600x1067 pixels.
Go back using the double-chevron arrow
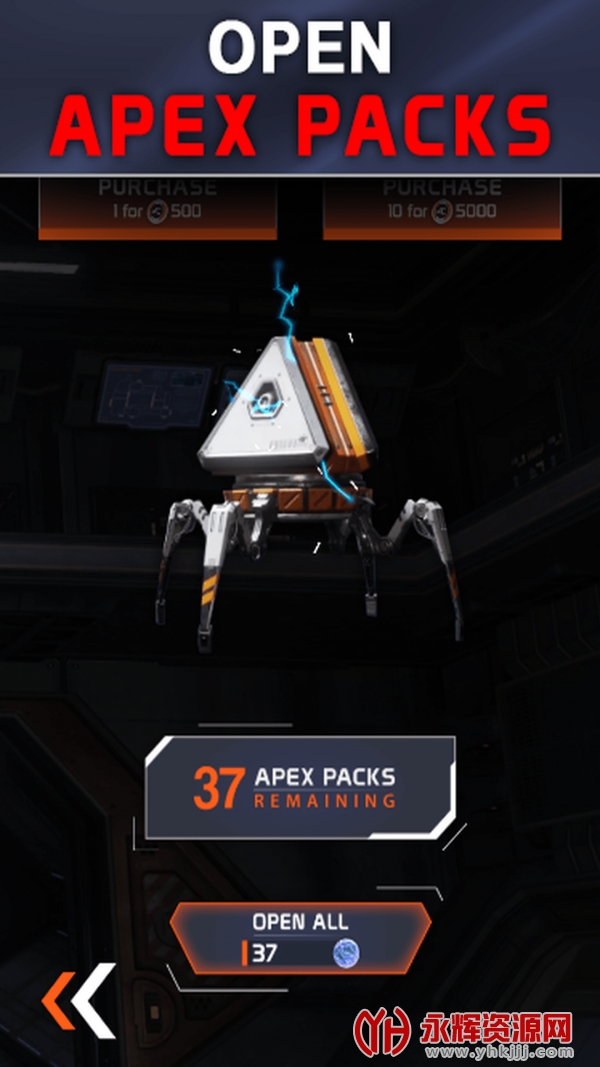coord(79,1001)
